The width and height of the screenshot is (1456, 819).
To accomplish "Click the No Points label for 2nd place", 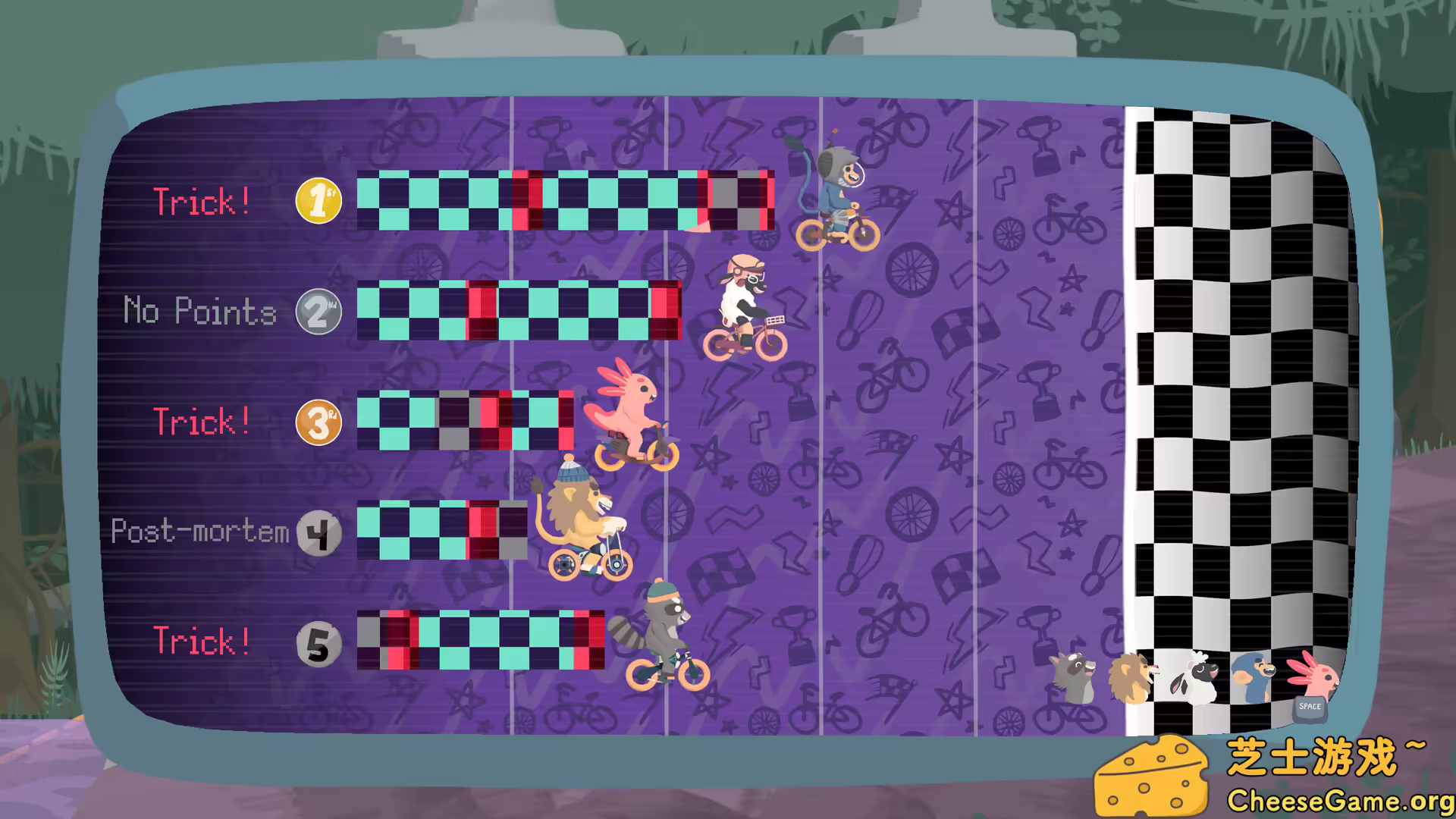I will tap(199, 312).
